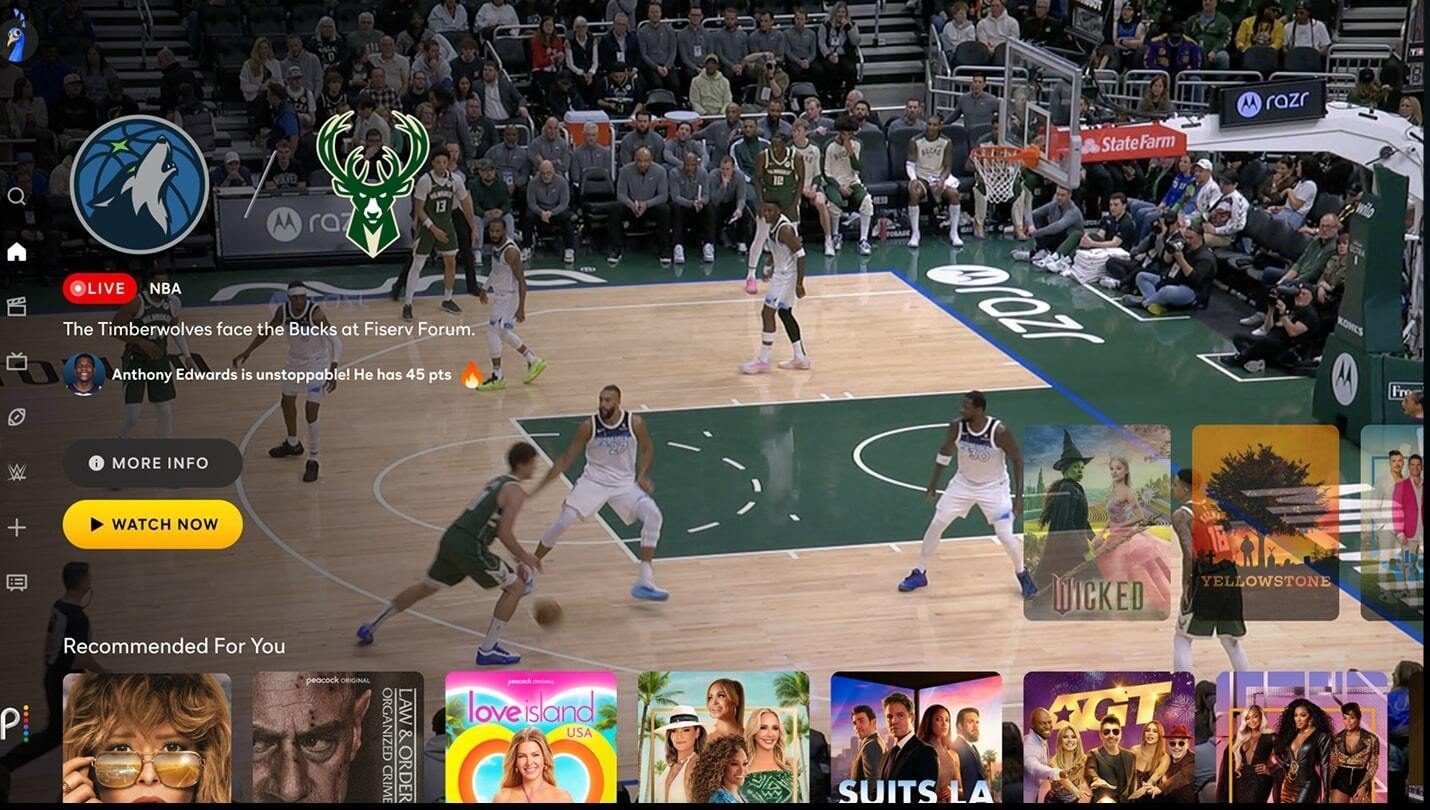Select the Wicked poster
The width and height of the screenshot is (1430, 810).
pyautogui.click(x=1096, y=520)
